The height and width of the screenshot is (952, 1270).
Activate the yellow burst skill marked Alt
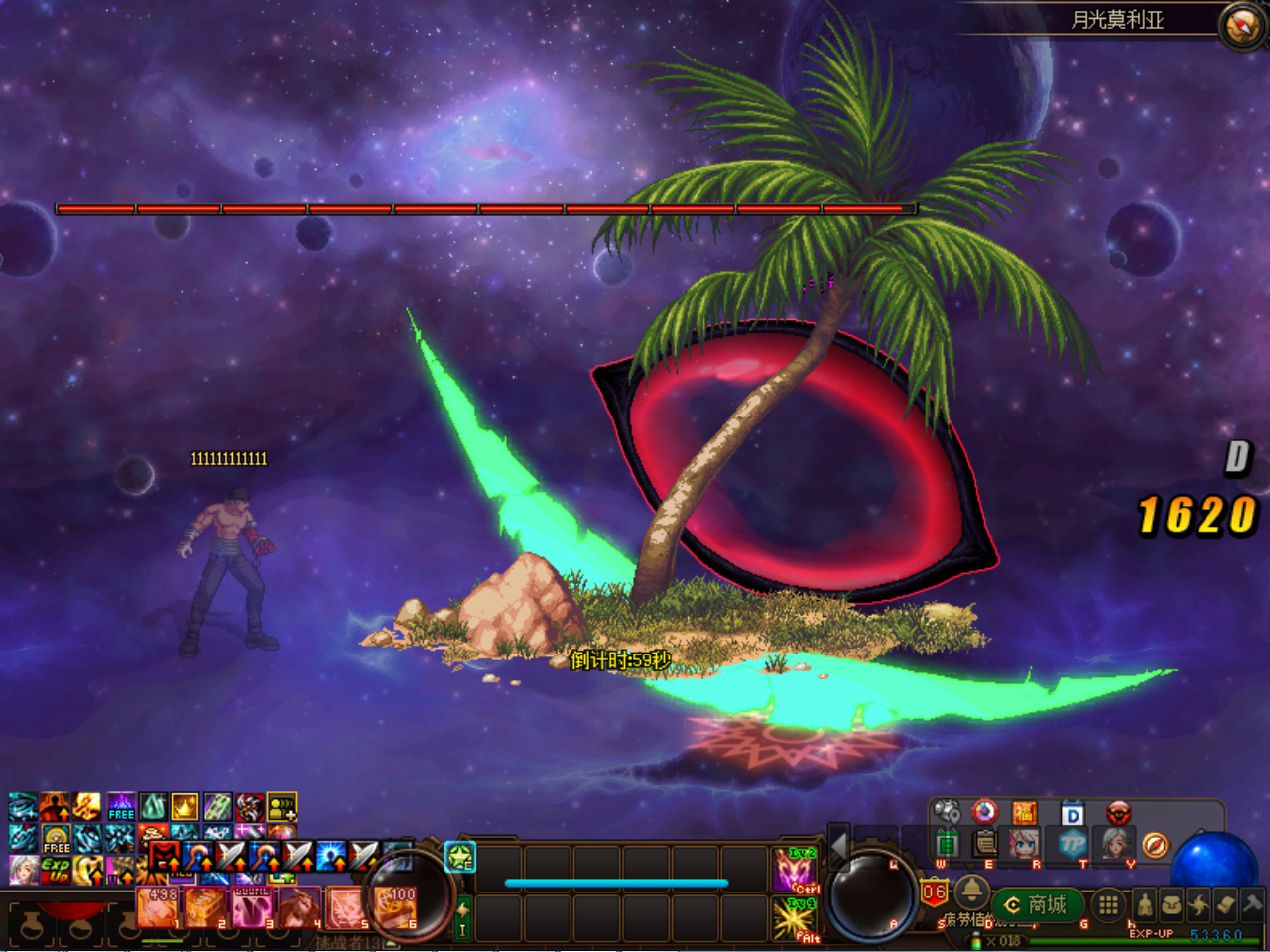(795, 919)
